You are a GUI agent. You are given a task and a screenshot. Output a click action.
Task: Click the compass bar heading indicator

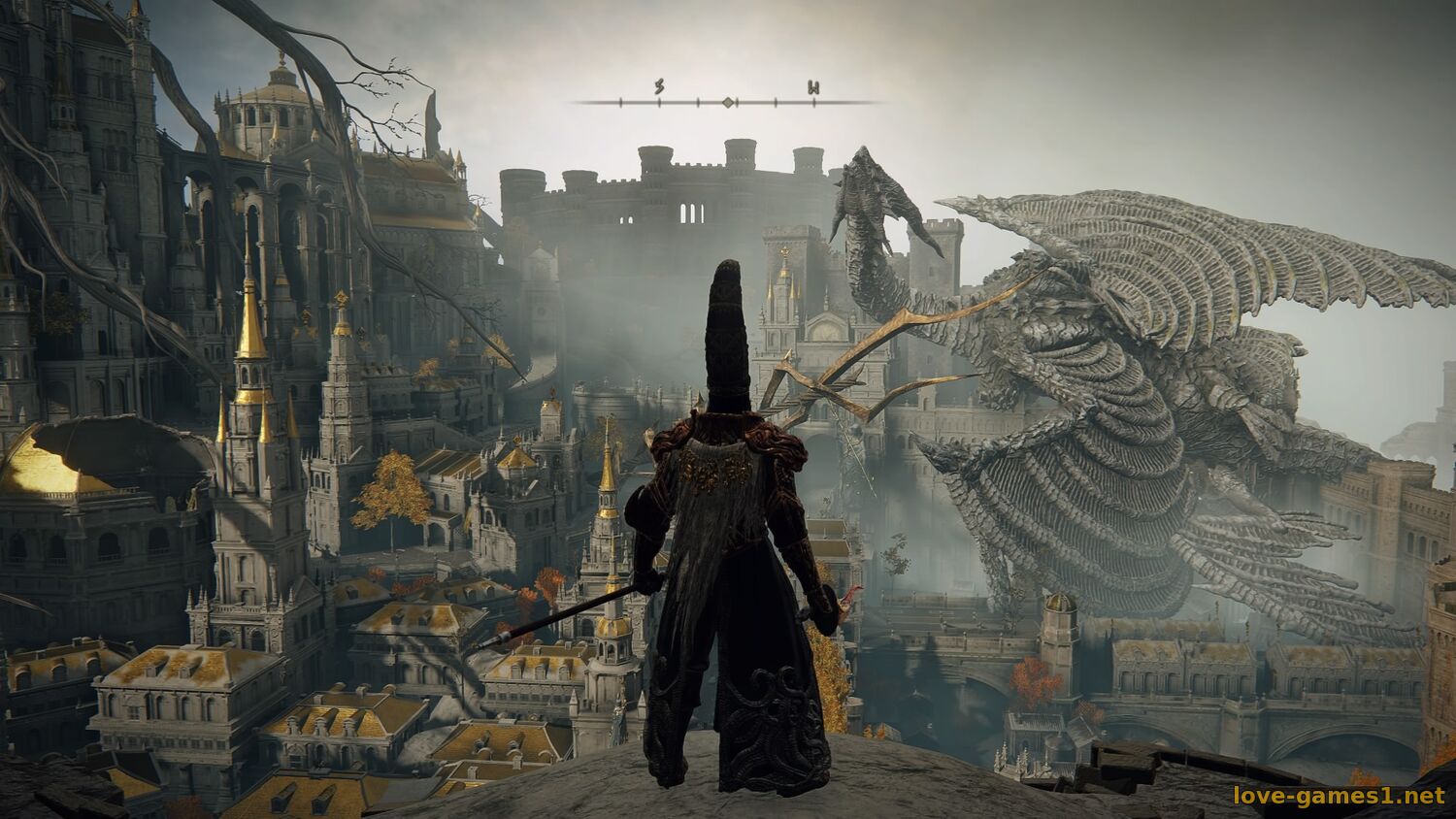(727, 102)
